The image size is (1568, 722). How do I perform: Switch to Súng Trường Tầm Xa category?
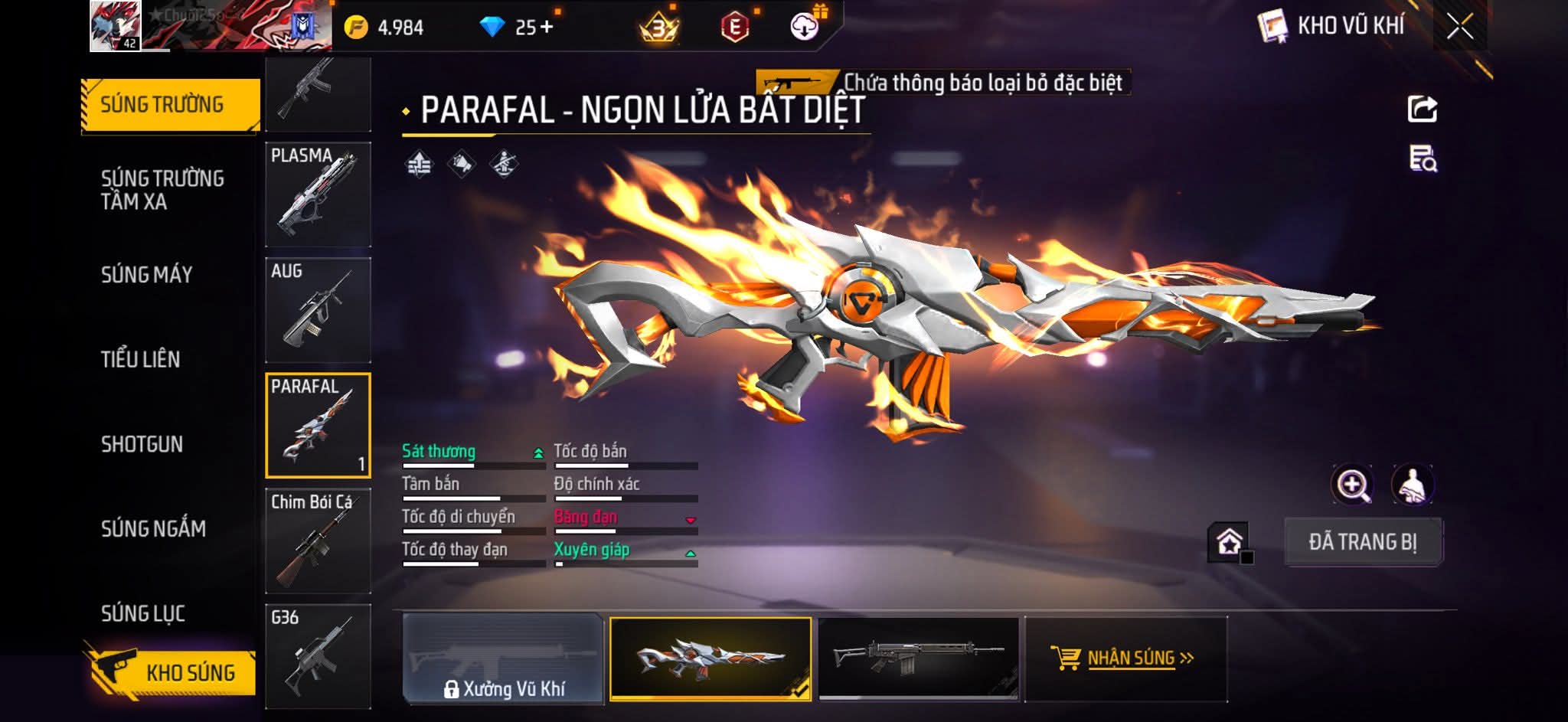coord(162,190)
